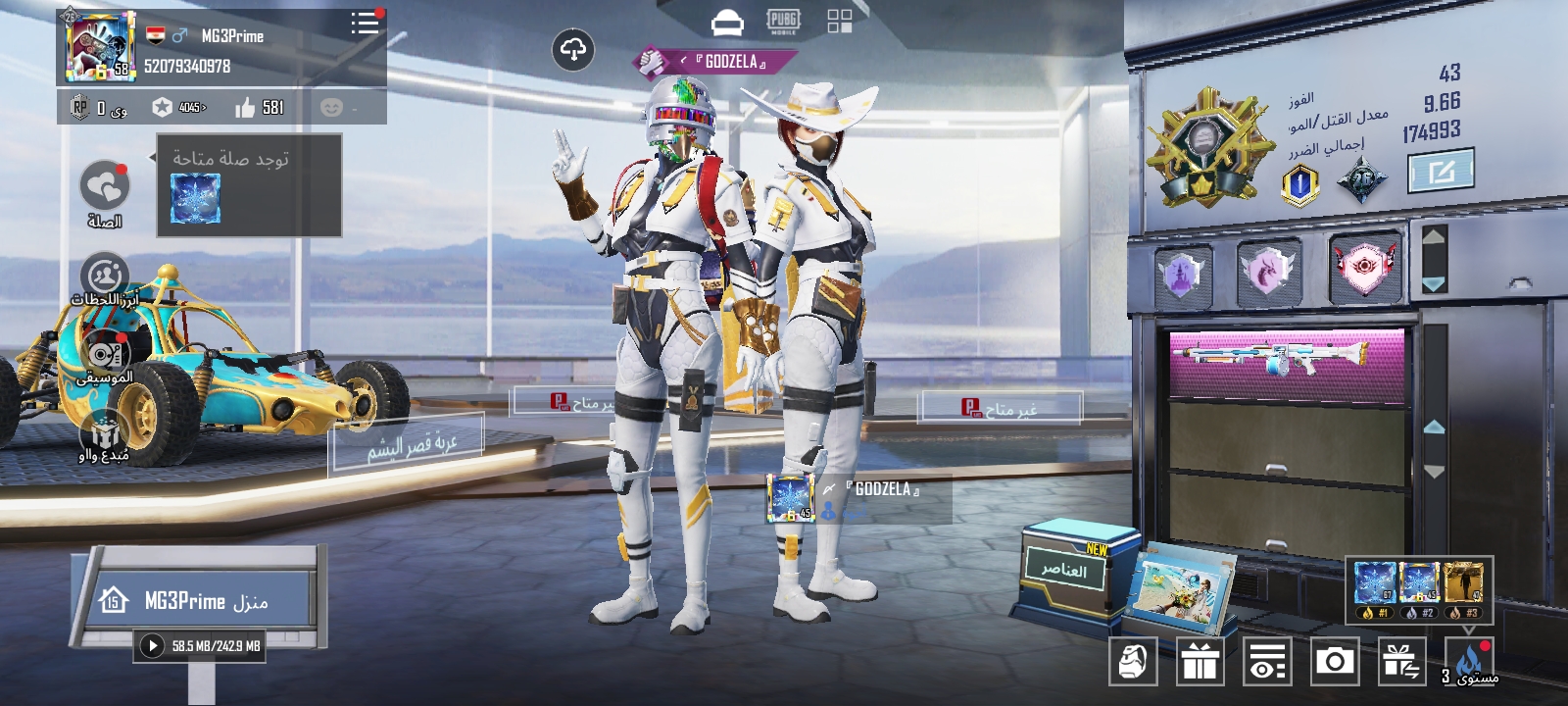This screenshot has height=706, width=1568.
Task: Switch to the home lobby tab
Action: click(726, 23)
